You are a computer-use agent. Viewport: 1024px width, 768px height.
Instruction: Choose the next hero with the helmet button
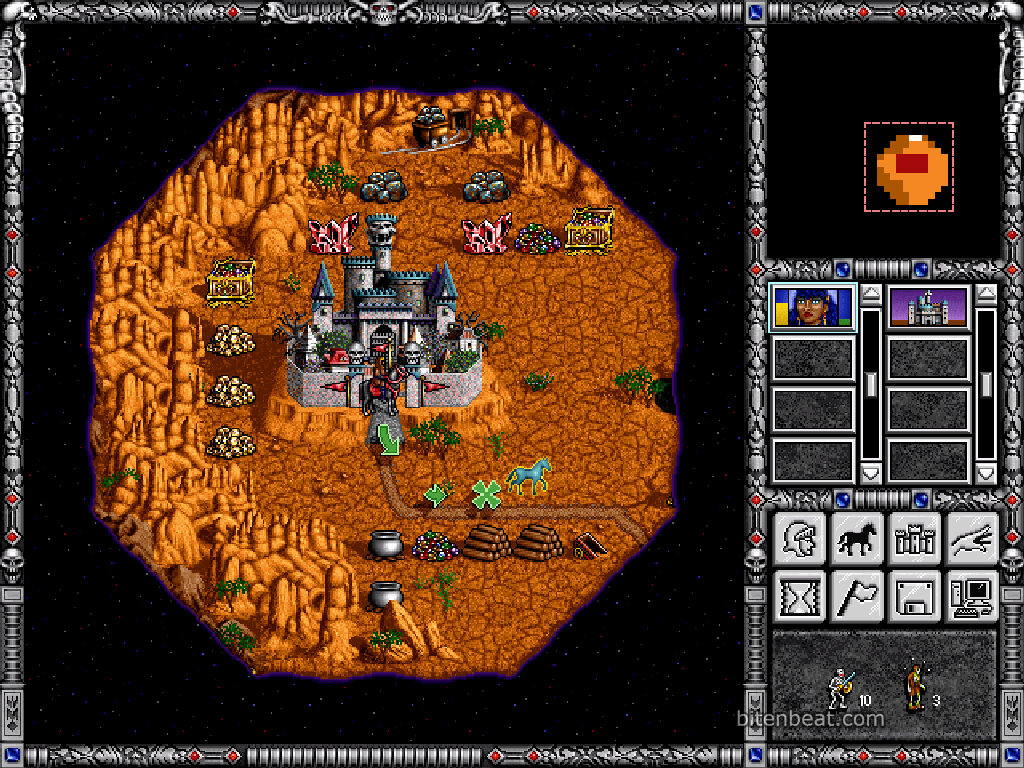coord(799,539)
